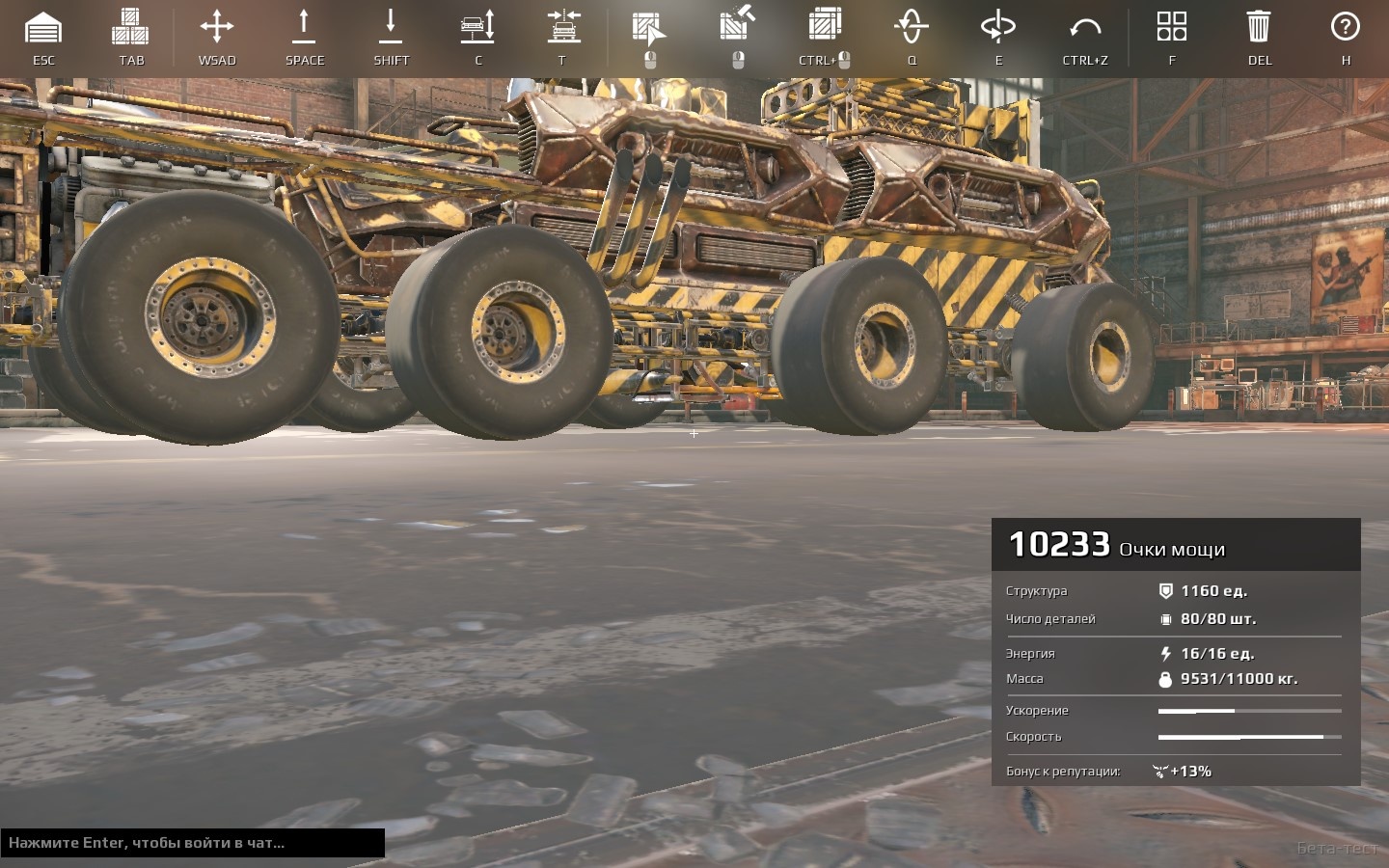Undo last action via CTRL+Z icon
The height and width of the screenshot is (868, 1389).
click(x=1084, y=29)
